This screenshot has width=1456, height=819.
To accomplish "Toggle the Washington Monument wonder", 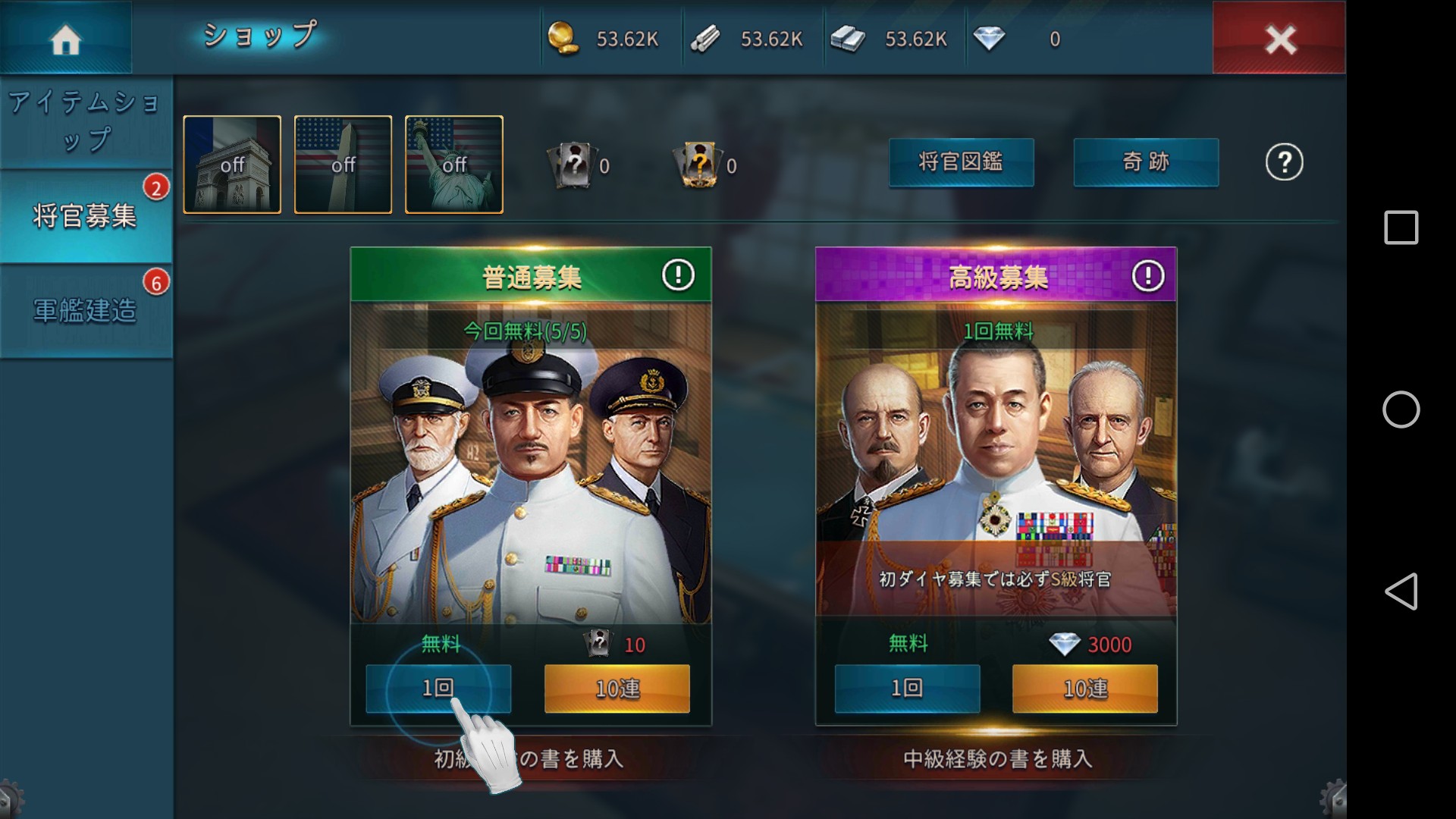I will click(x=343, y=165).
